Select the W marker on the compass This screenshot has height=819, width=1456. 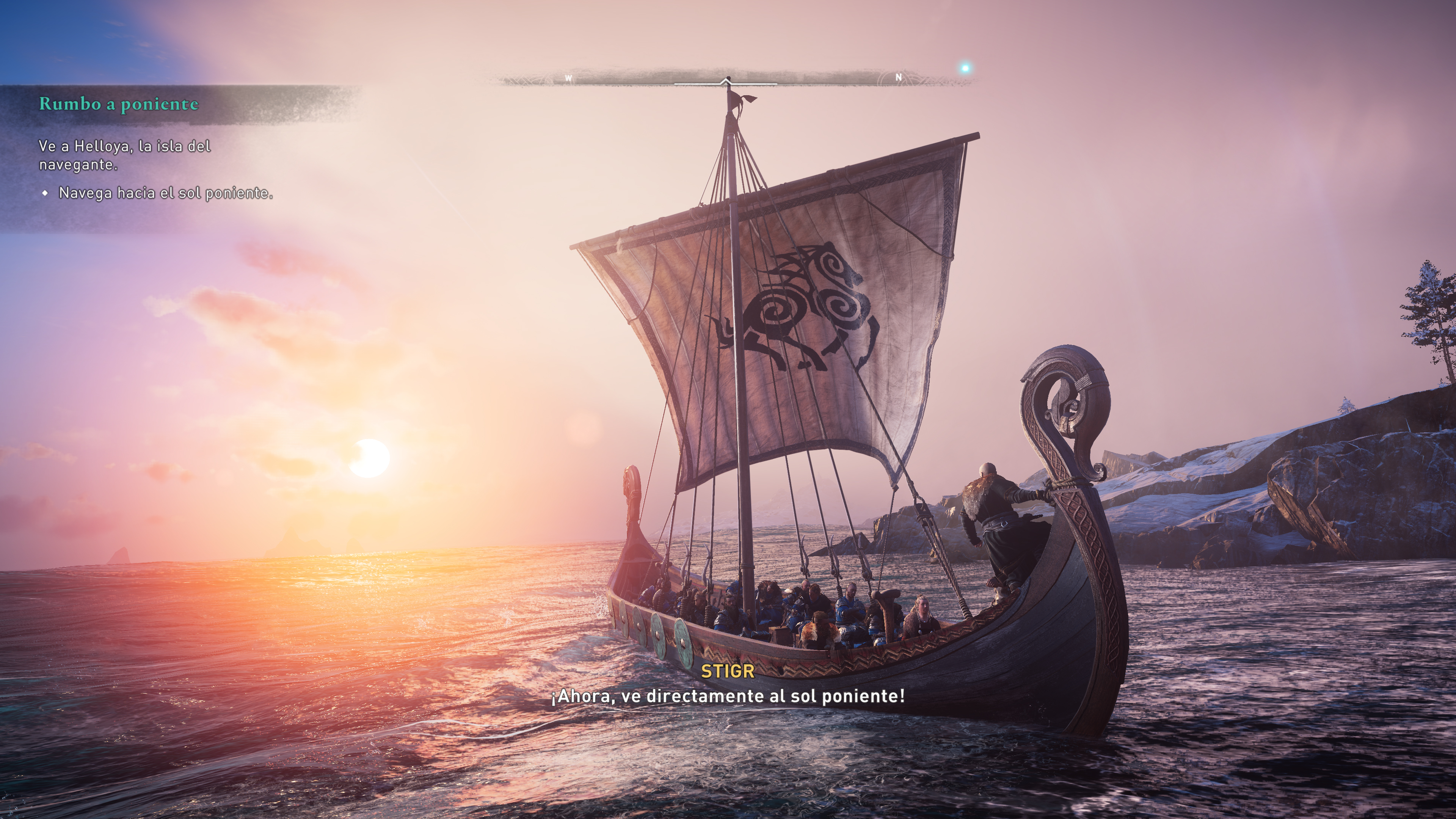(569, 78)
